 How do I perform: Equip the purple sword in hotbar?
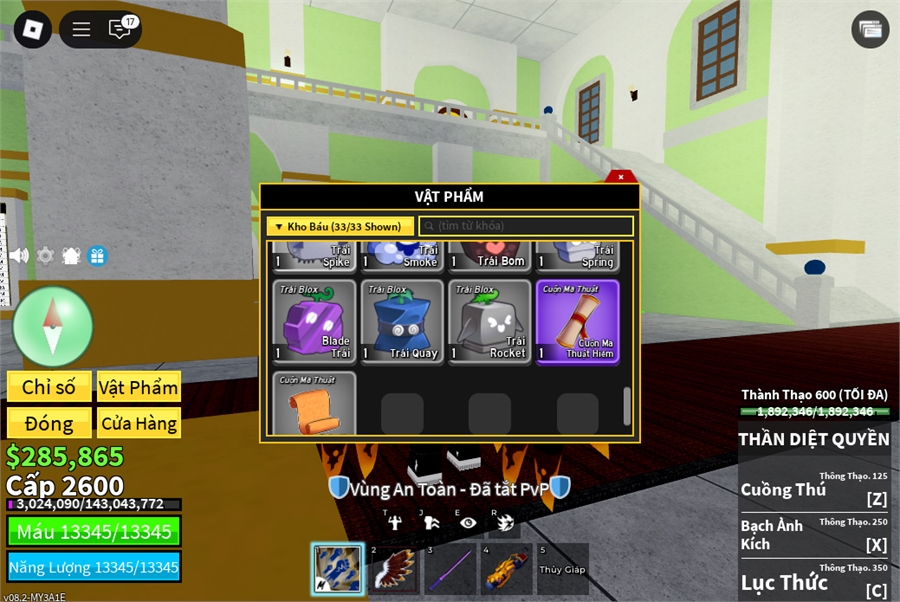tap(450, 568)
